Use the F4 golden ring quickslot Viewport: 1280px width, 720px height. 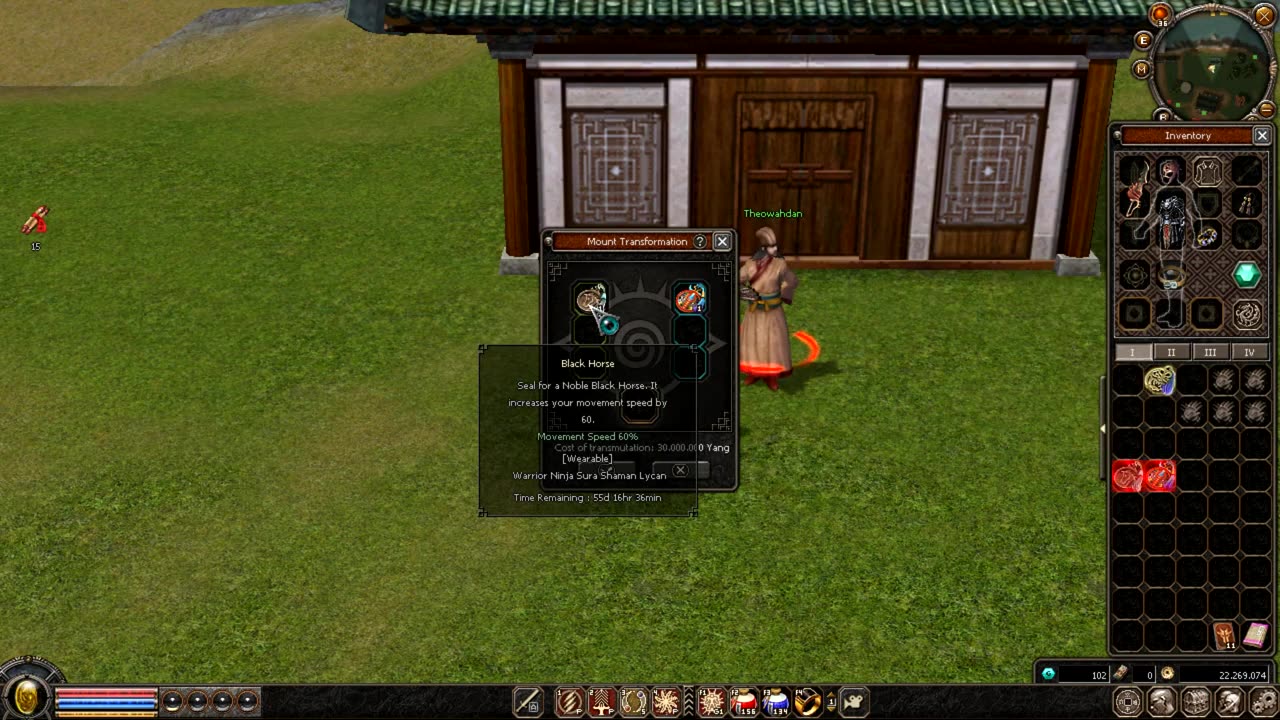click(x=806, y=702)
